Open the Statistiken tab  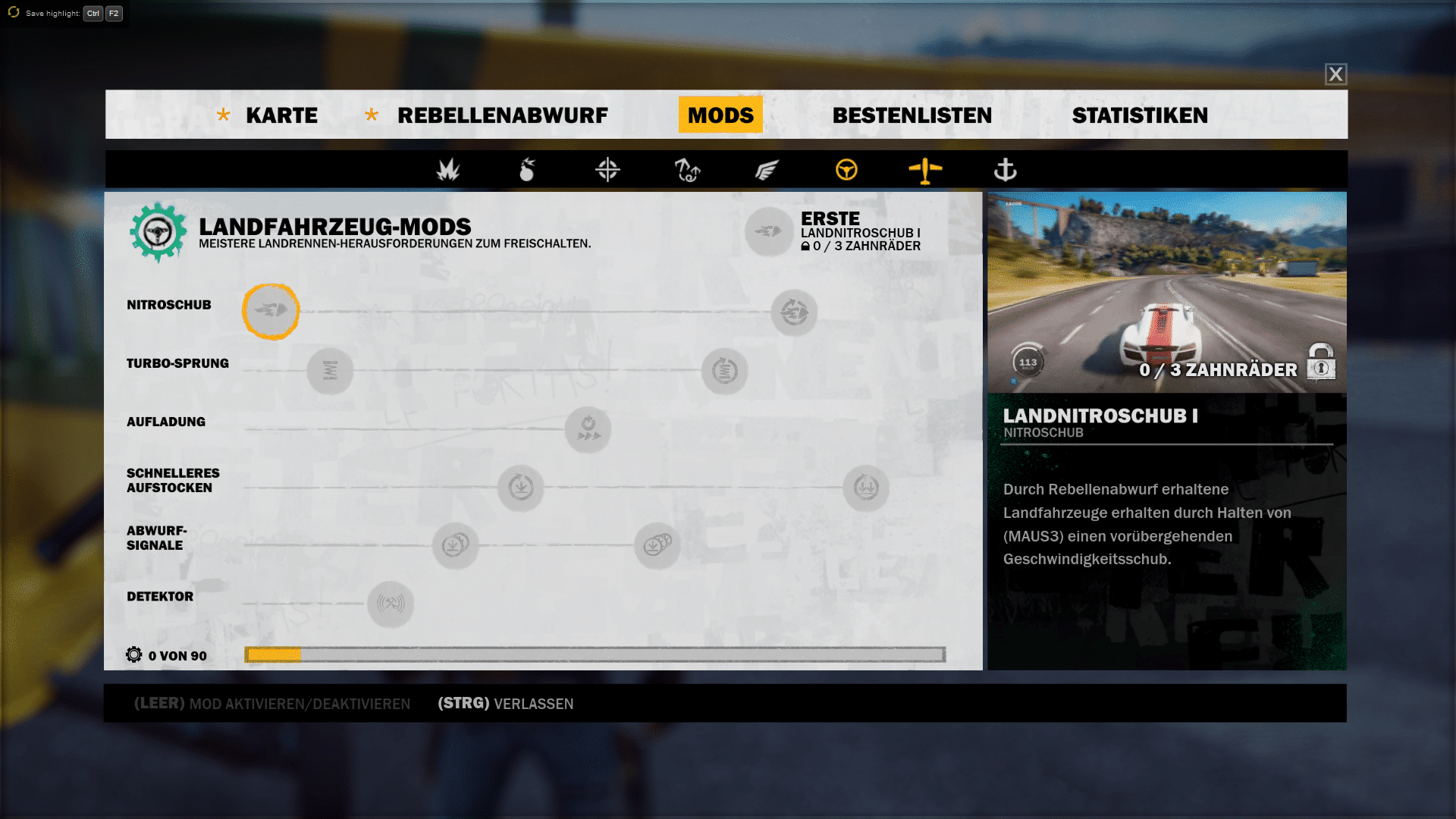(1140, 115)
